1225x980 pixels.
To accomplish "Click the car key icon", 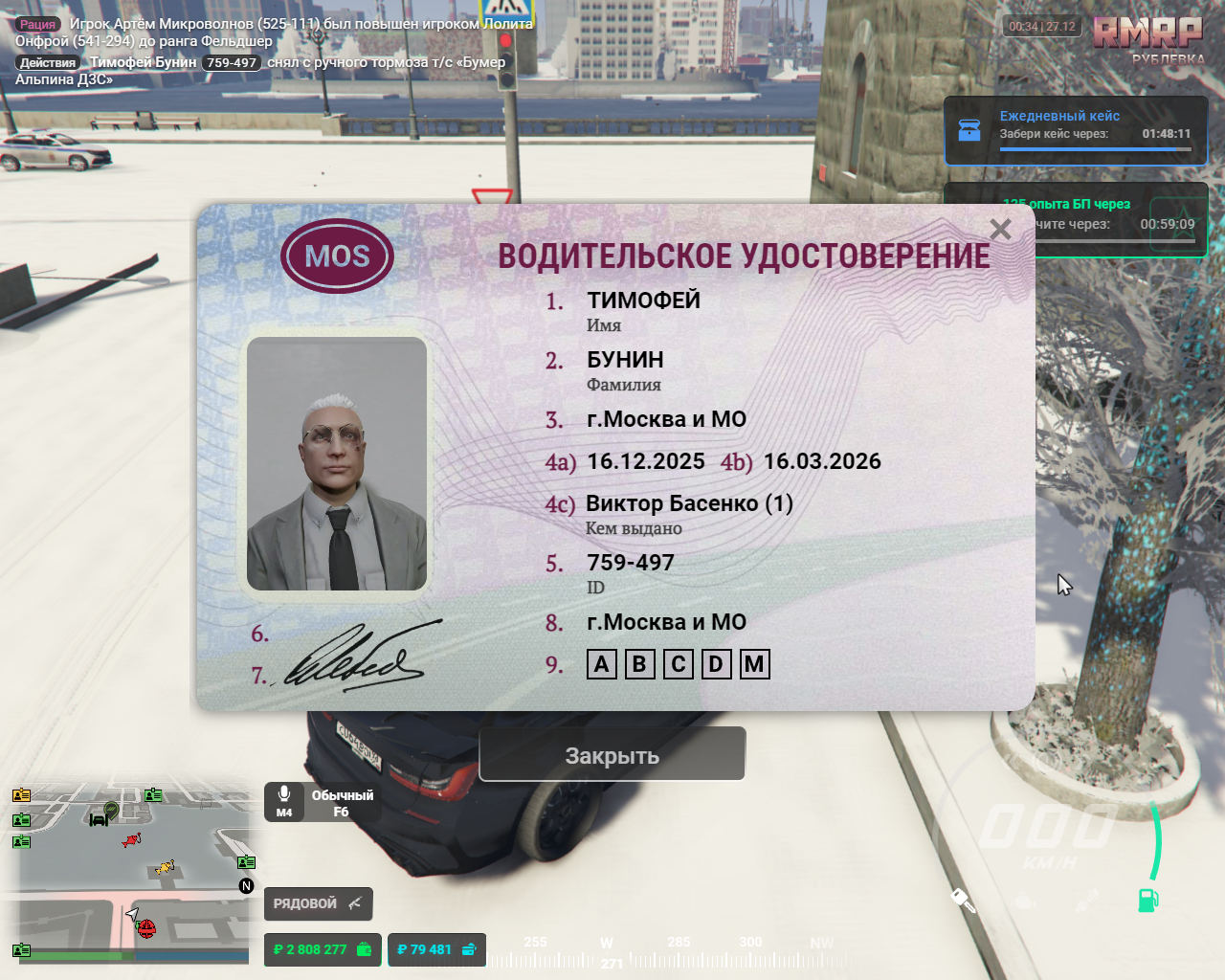I will pyautogui.click(x=963, y=901).
